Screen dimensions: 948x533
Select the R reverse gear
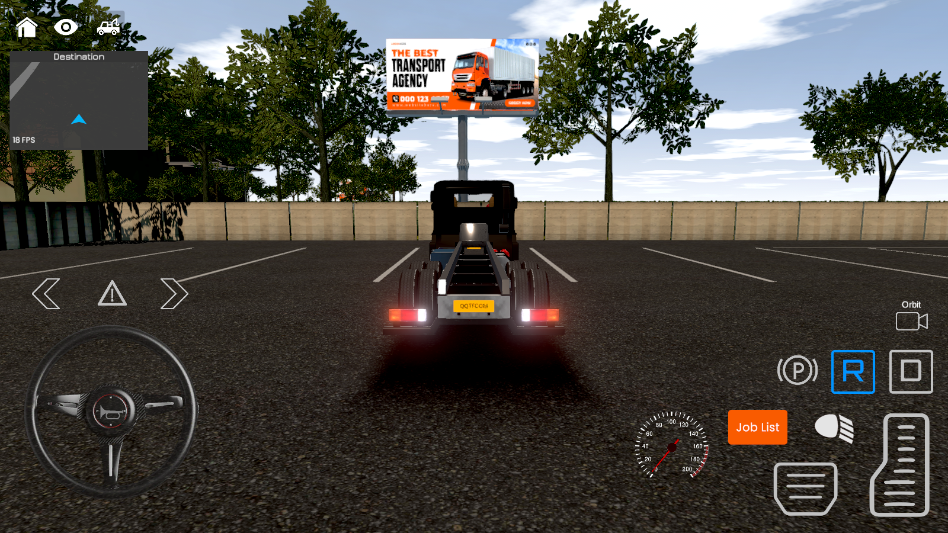(853, 372)
